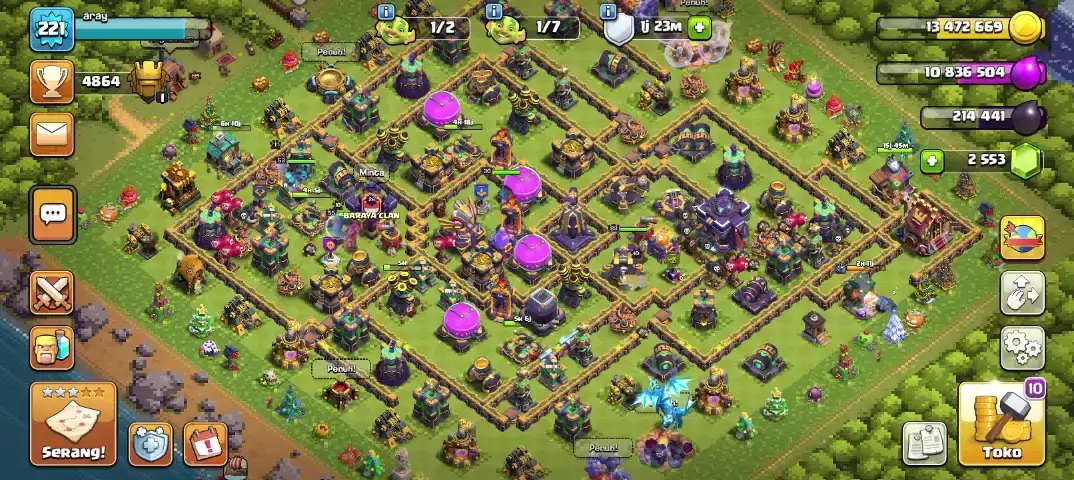Tap the blue shield plus button
1074x480 pixels.
[150, 444]
